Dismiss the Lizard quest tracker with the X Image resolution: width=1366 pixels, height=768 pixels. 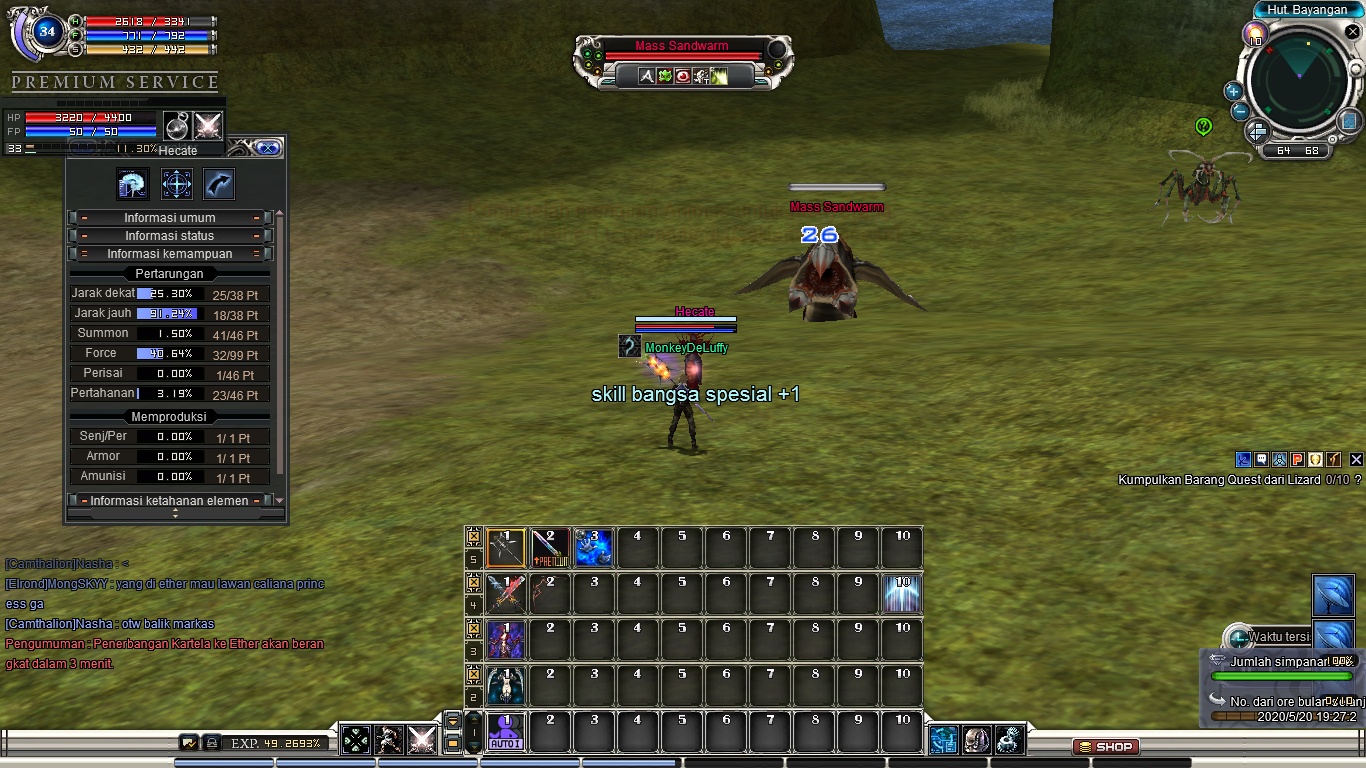[1357, 459]
